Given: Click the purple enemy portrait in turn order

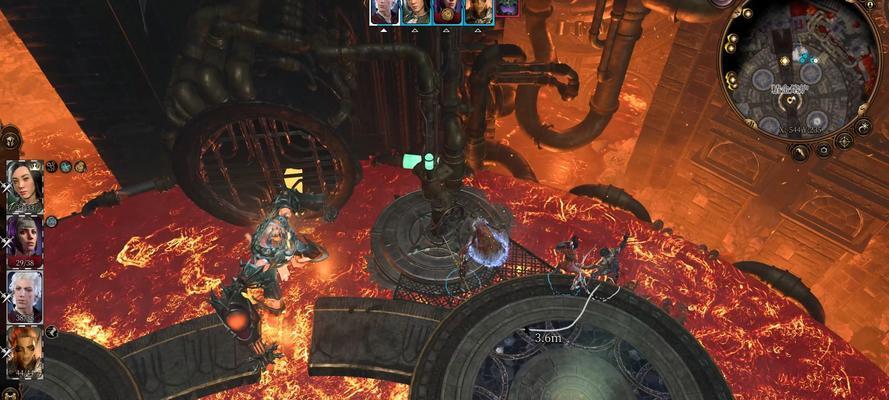Looking at the screenshot, I should coord(507,8).
